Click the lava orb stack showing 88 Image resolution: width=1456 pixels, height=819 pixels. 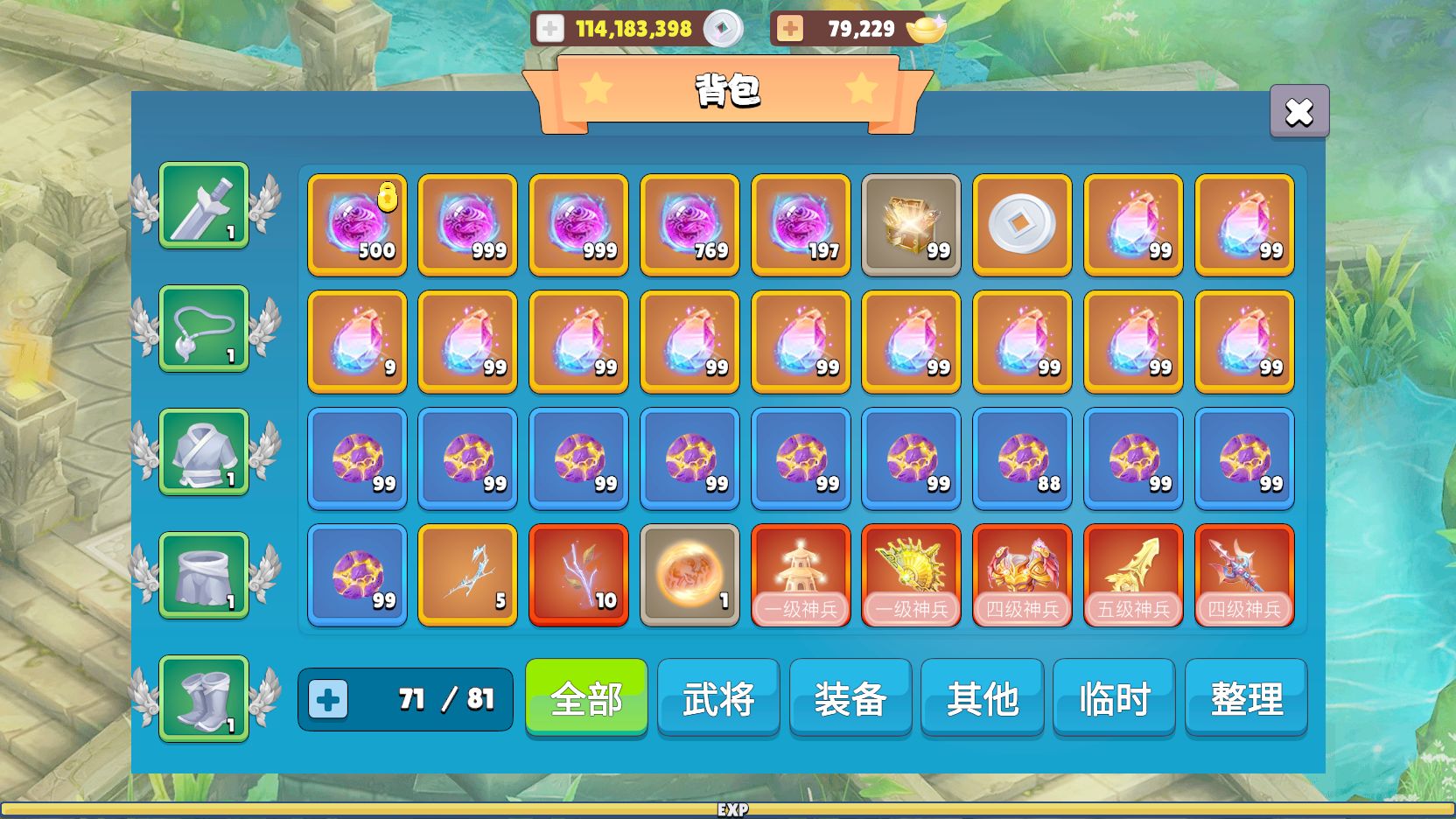tap(1022, 458)
